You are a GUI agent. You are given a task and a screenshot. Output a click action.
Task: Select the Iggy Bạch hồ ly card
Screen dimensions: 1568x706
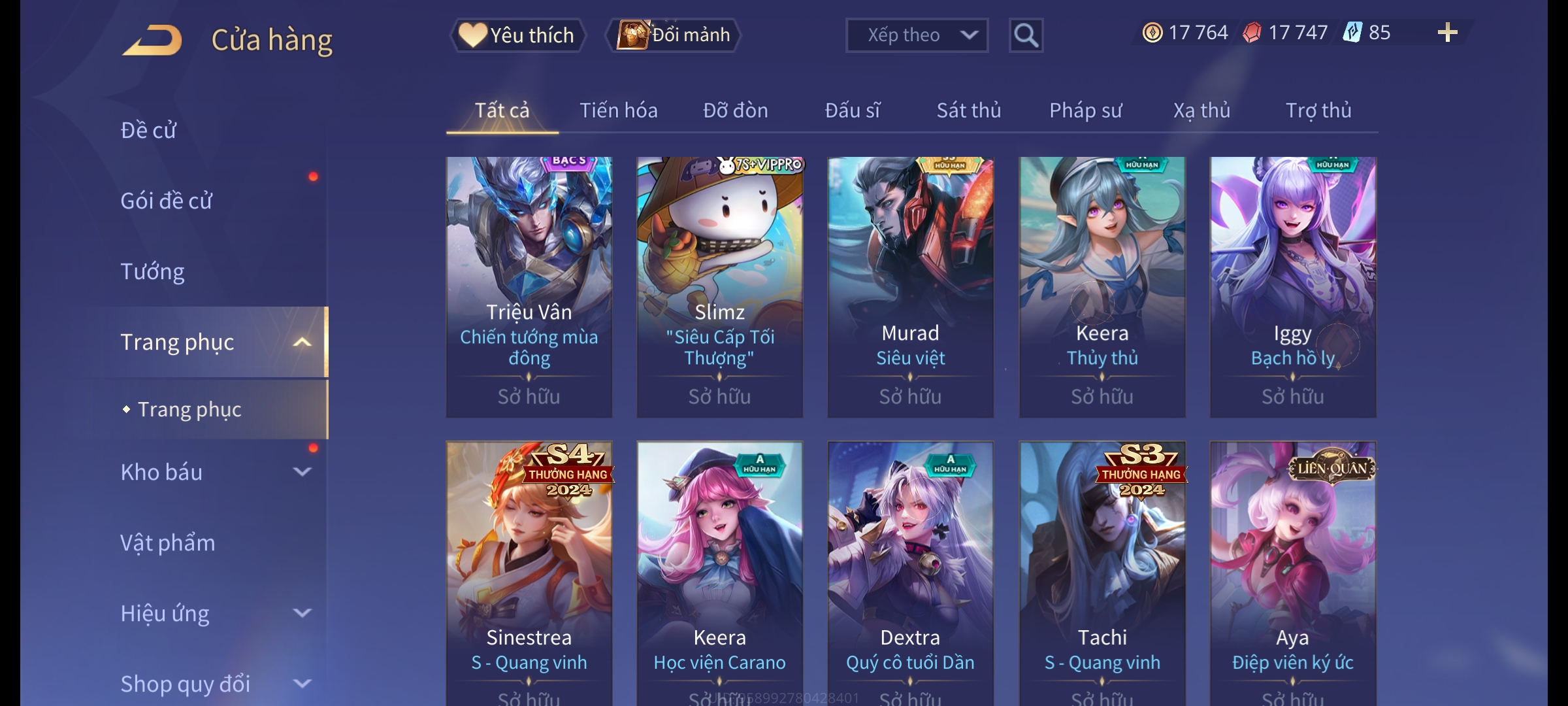click(1292, 286)
